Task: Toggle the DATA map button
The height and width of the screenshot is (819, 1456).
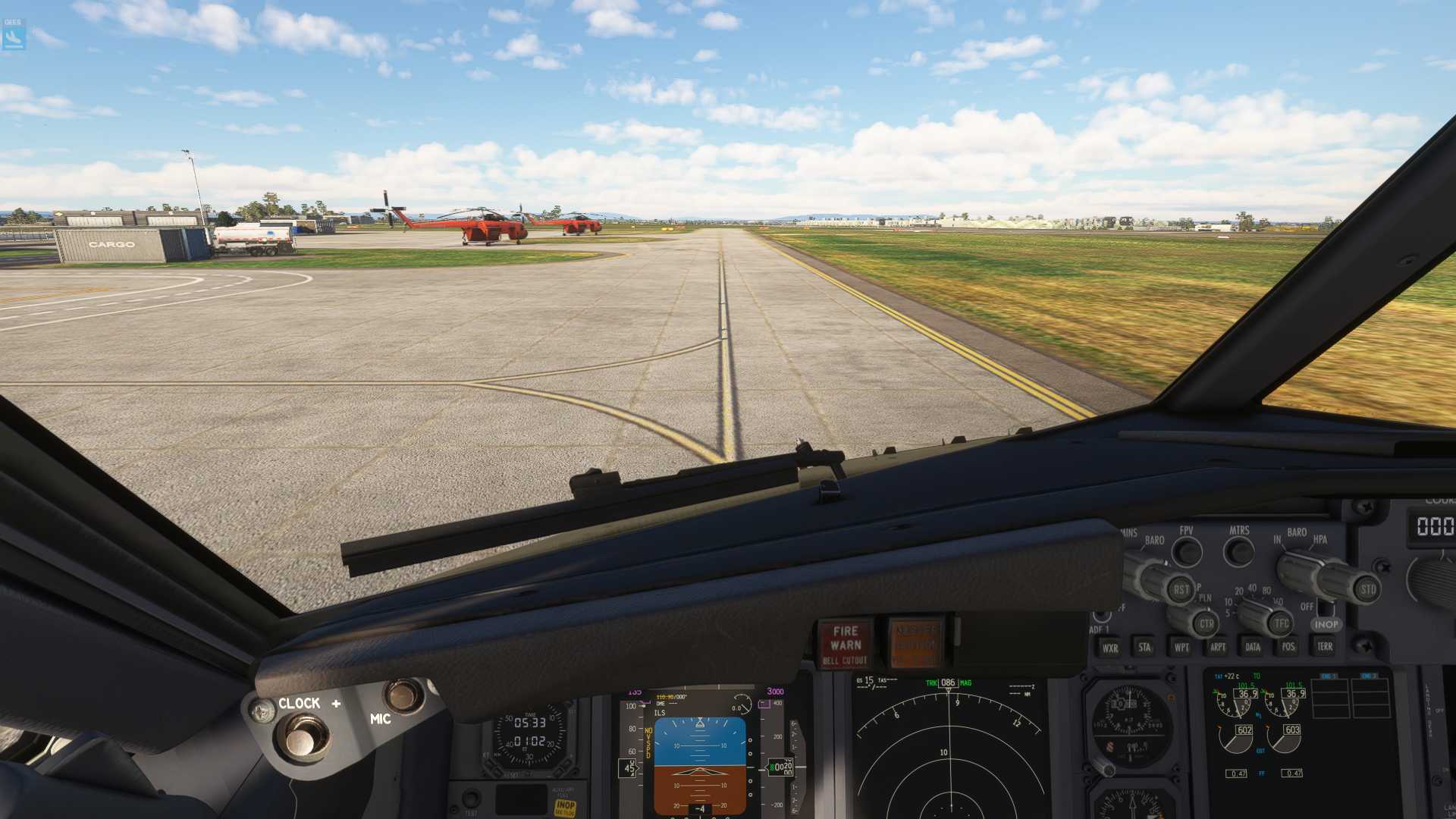Action: [x=1253, y=647]
